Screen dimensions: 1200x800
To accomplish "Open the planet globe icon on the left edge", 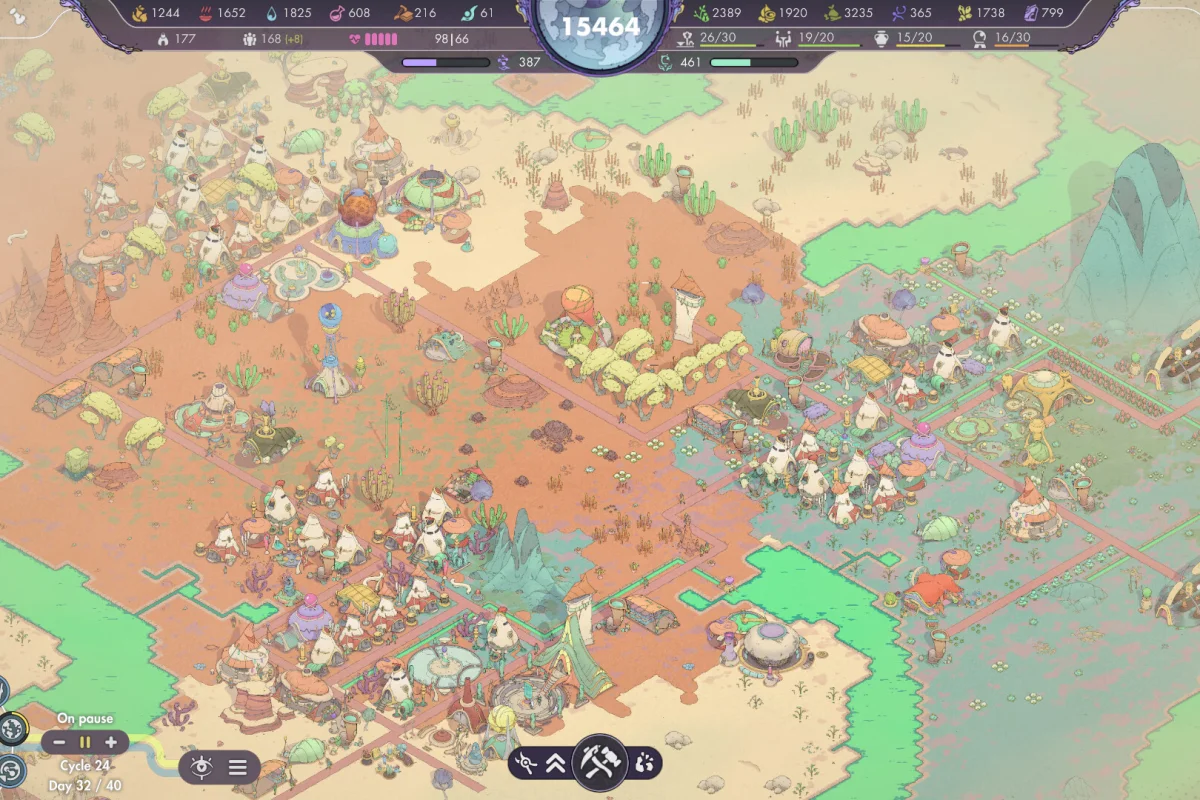I will point(13,729).
